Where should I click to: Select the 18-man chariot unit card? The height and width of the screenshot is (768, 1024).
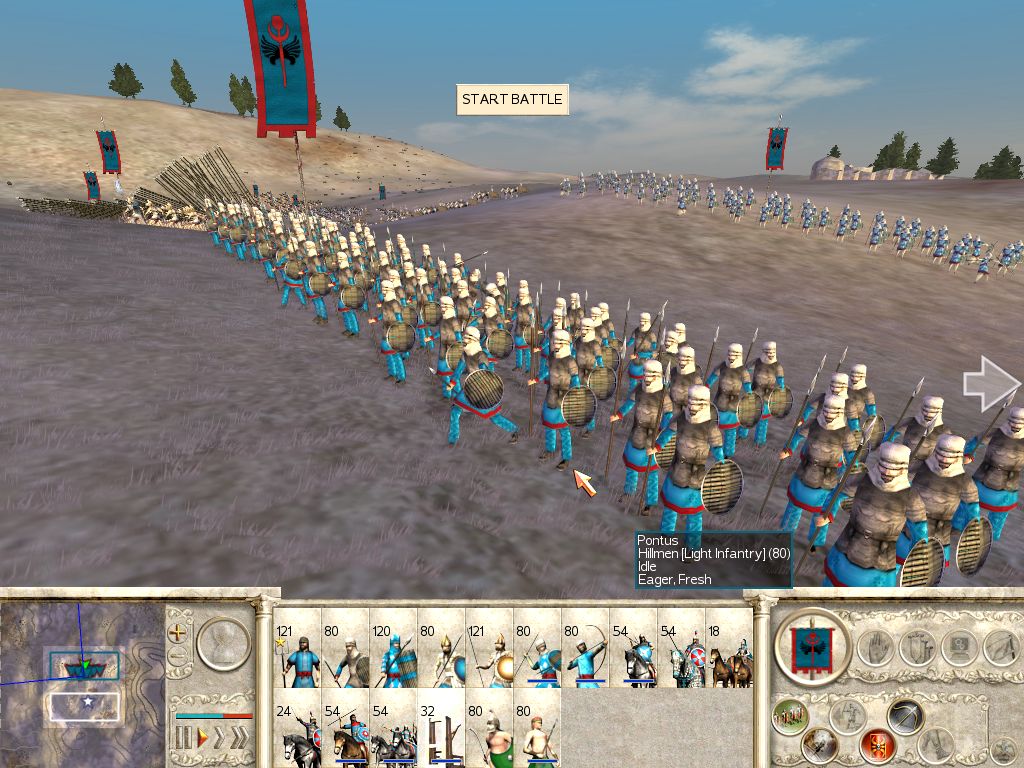click(x=729, y=650)
